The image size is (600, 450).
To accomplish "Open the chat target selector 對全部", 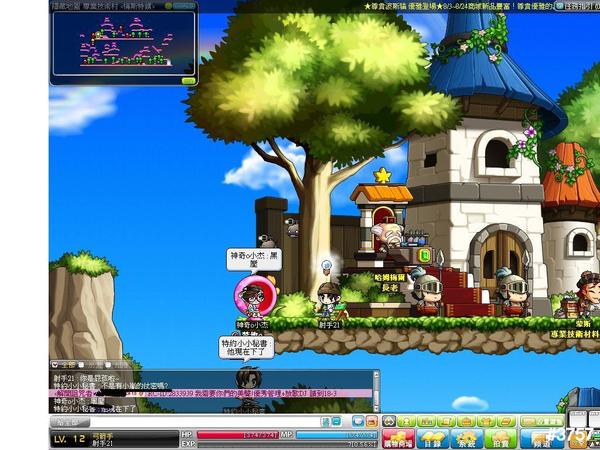I will [x=70, y=421].
